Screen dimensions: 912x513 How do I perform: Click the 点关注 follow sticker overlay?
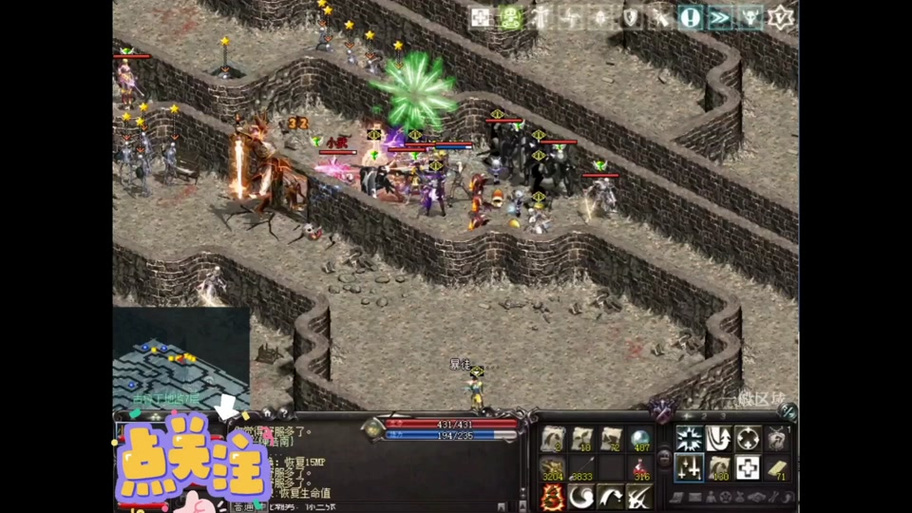(192, 463)
